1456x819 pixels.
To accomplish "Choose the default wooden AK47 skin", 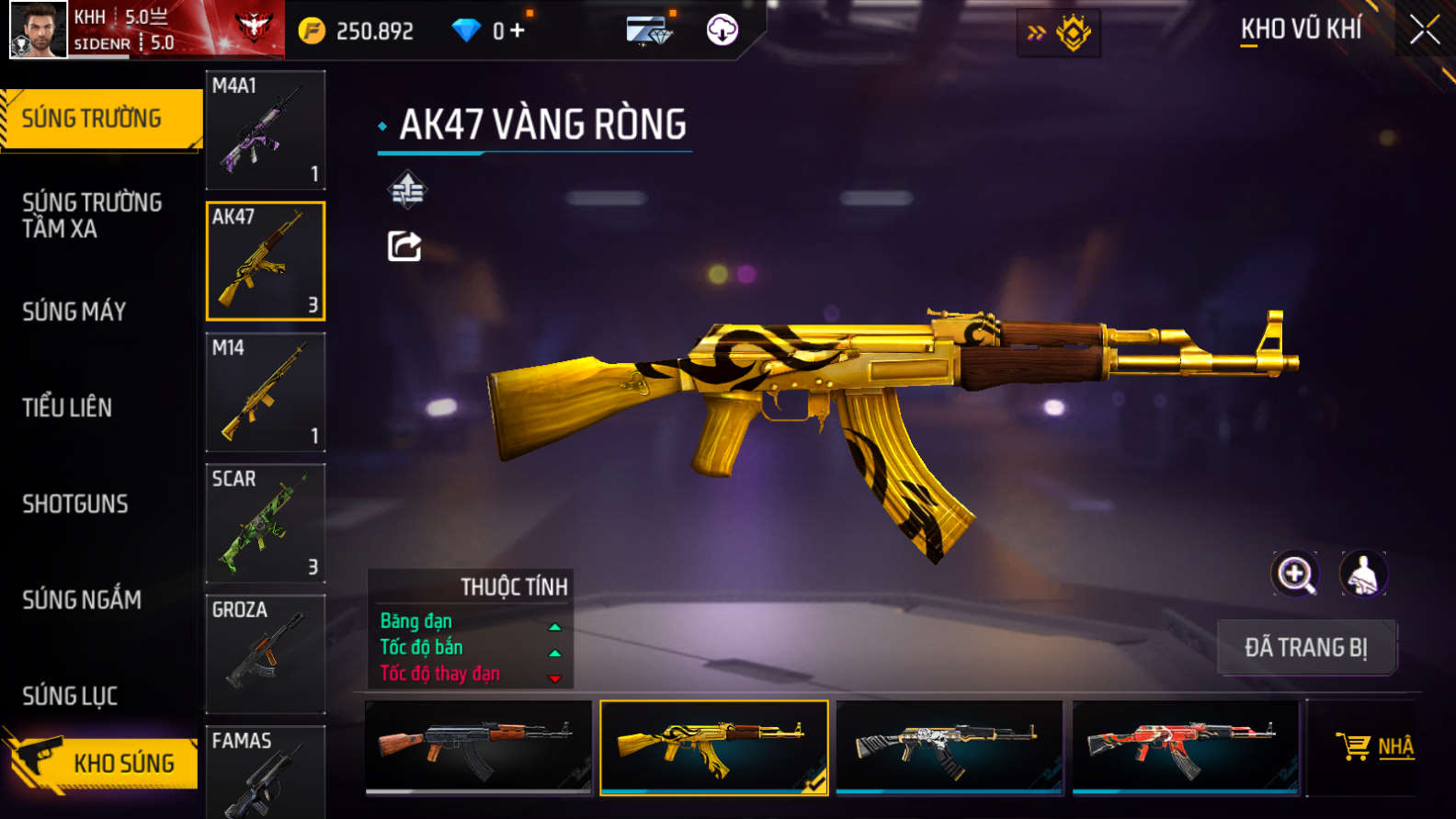I will (478, 746).
